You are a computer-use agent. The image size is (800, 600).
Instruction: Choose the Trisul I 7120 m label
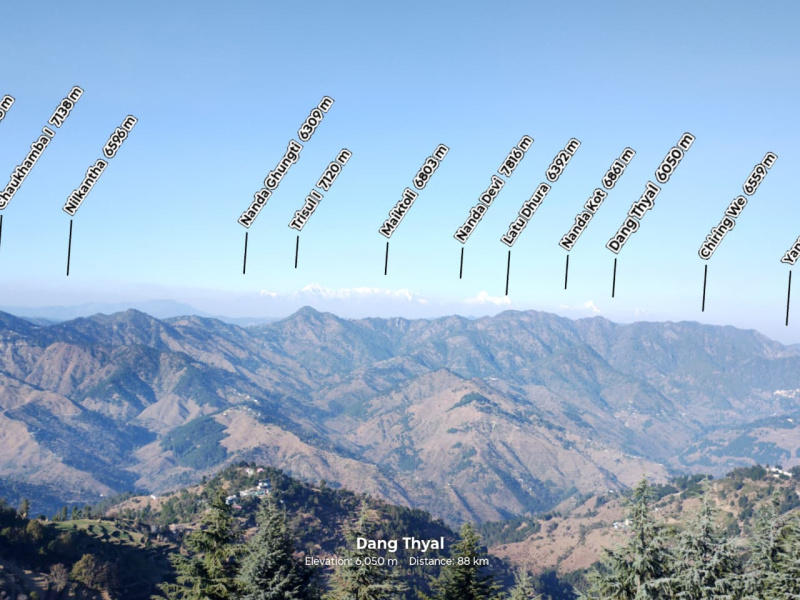[x=321, y=190]
